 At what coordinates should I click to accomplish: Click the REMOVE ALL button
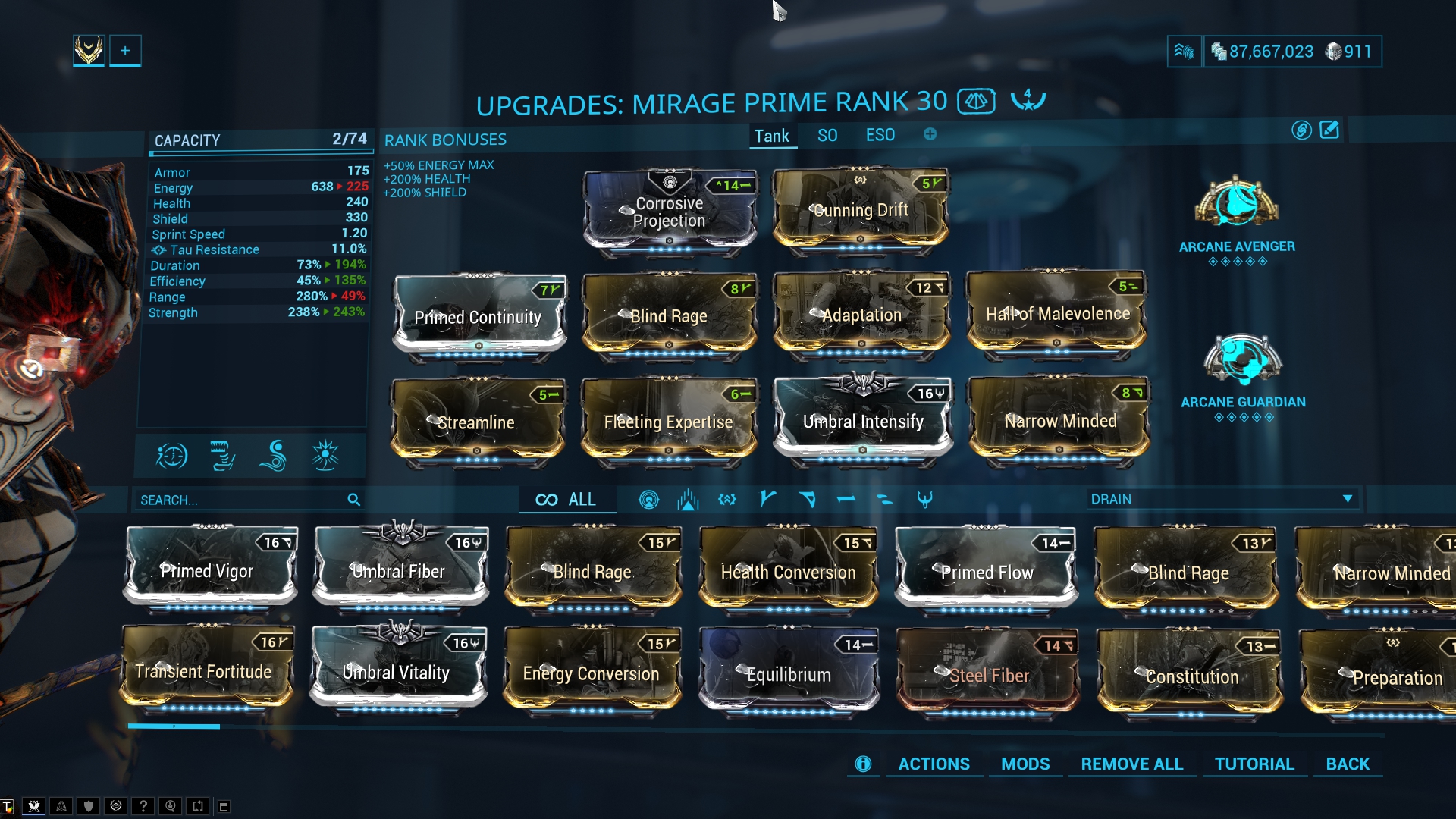1131,764
